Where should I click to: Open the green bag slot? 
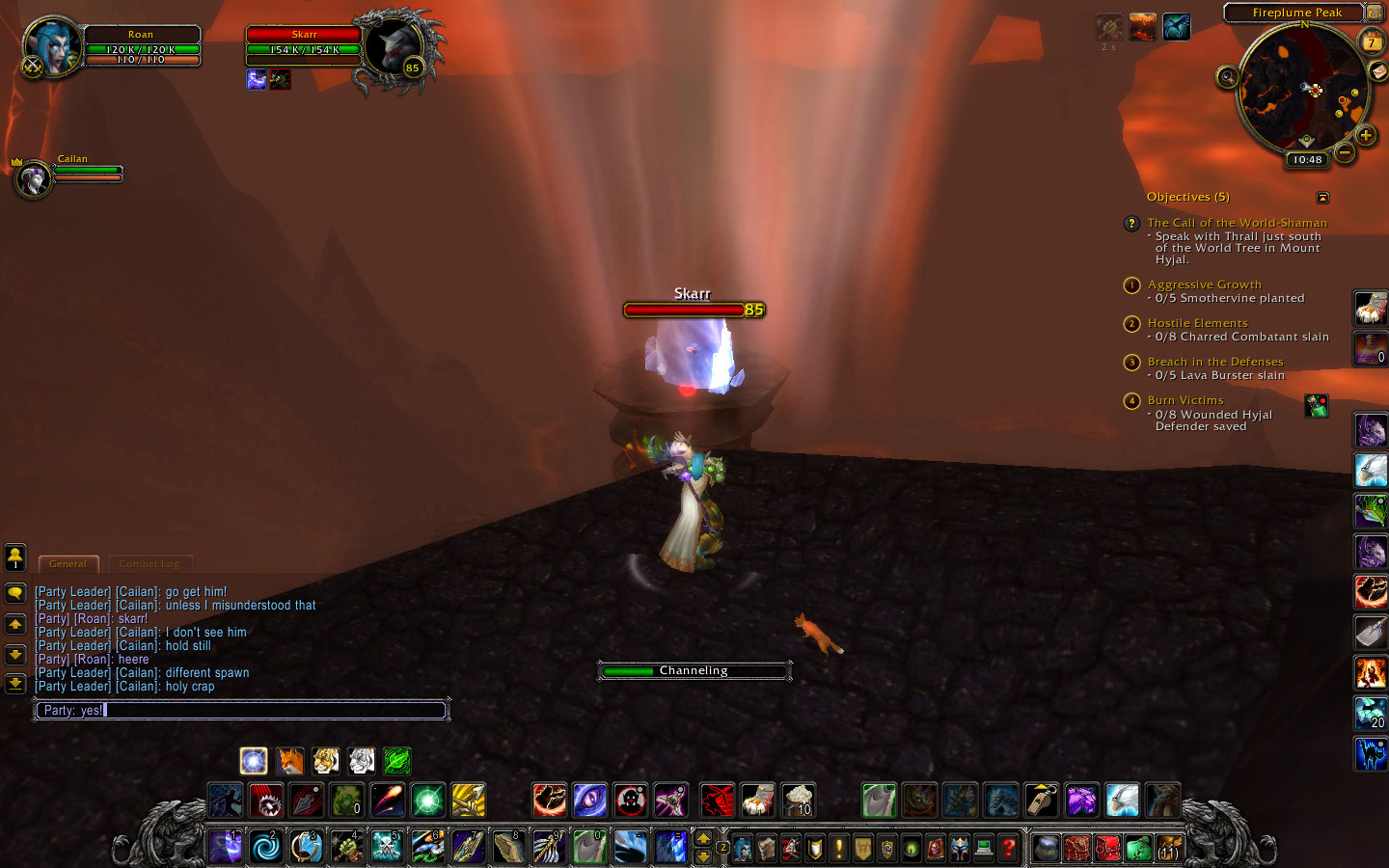(1138, 849)
